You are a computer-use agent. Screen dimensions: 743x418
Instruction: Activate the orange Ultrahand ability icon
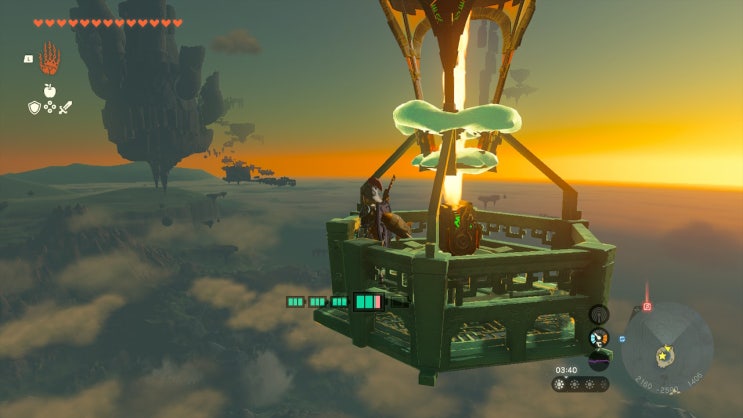(50, 57)
